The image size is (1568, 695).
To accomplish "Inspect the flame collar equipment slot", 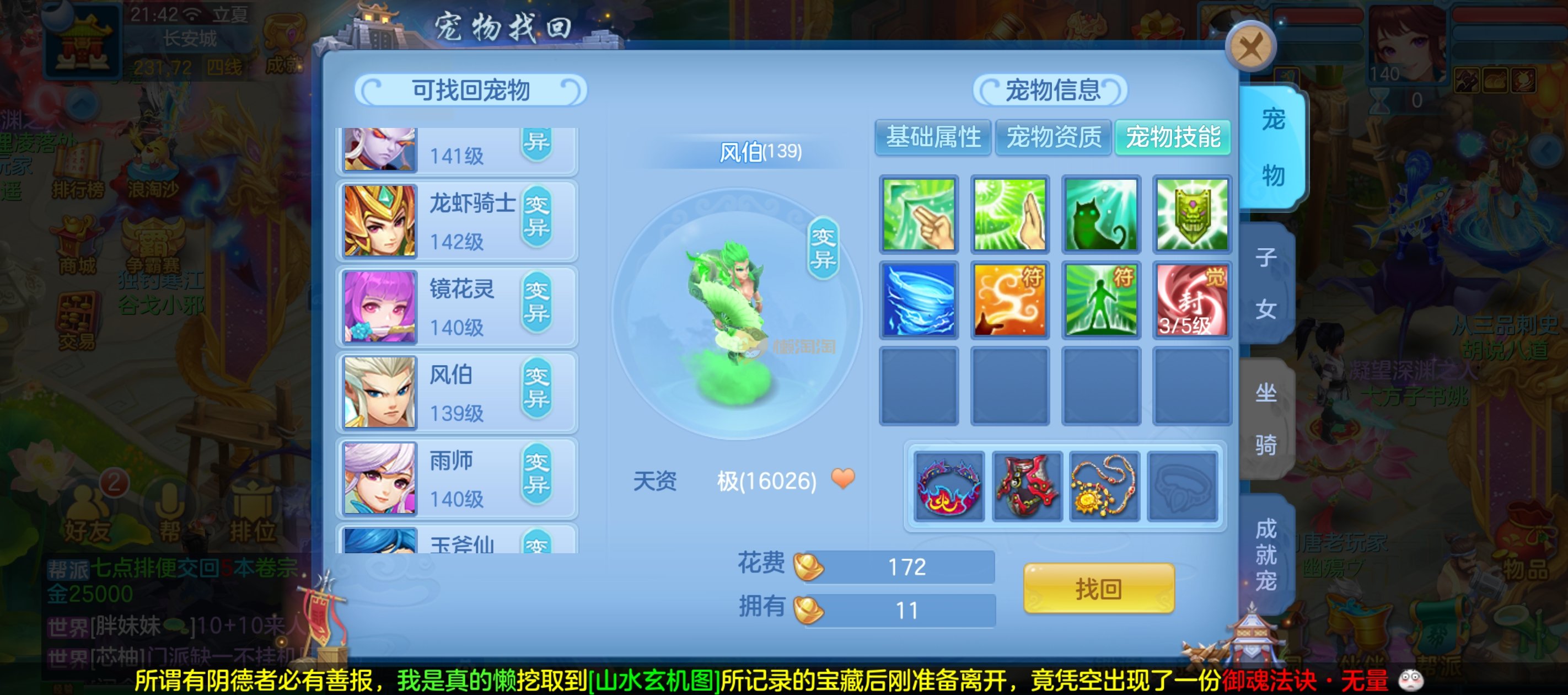I will (x=949, y=487).
